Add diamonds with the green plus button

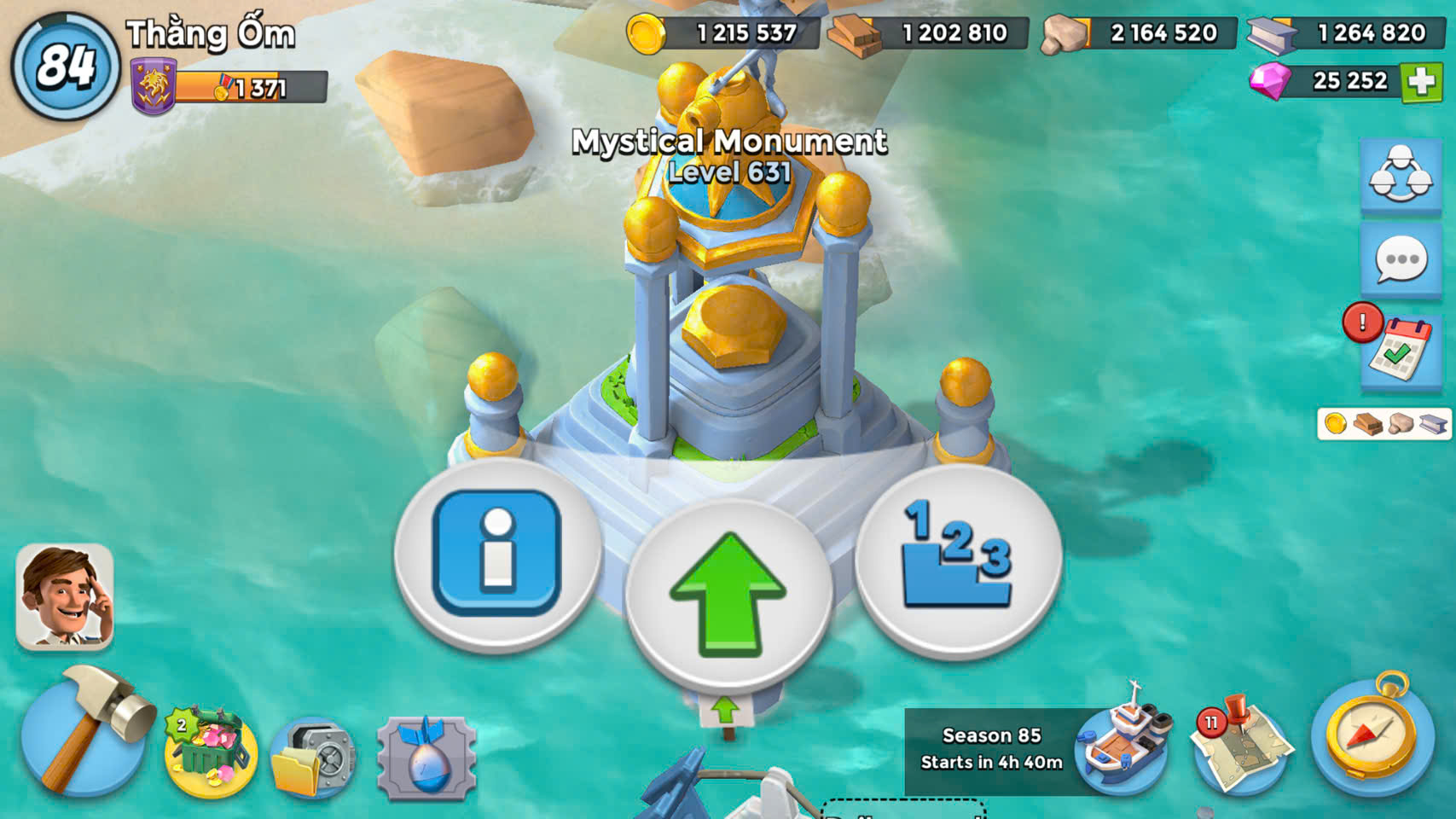click(1422, 82)
